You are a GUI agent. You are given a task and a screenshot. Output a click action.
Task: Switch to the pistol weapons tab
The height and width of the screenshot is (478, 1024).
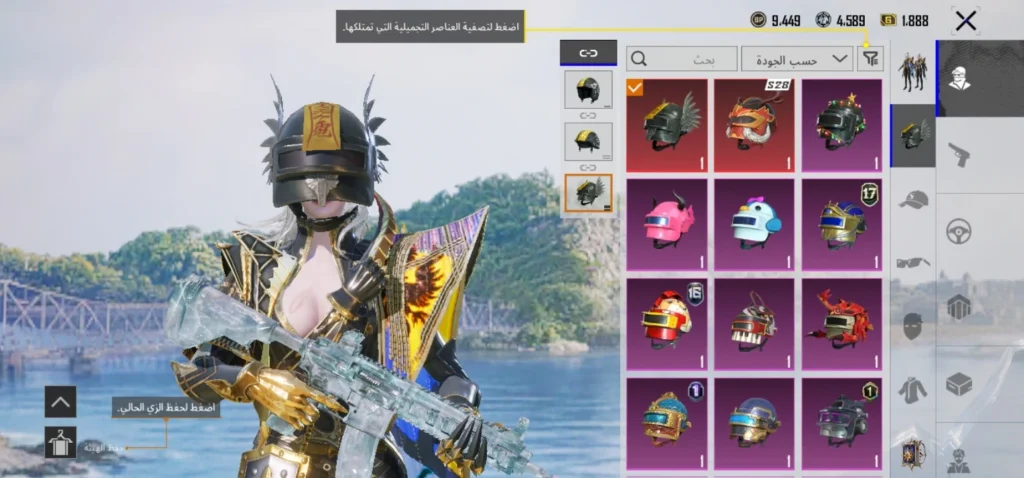point(959,154)
